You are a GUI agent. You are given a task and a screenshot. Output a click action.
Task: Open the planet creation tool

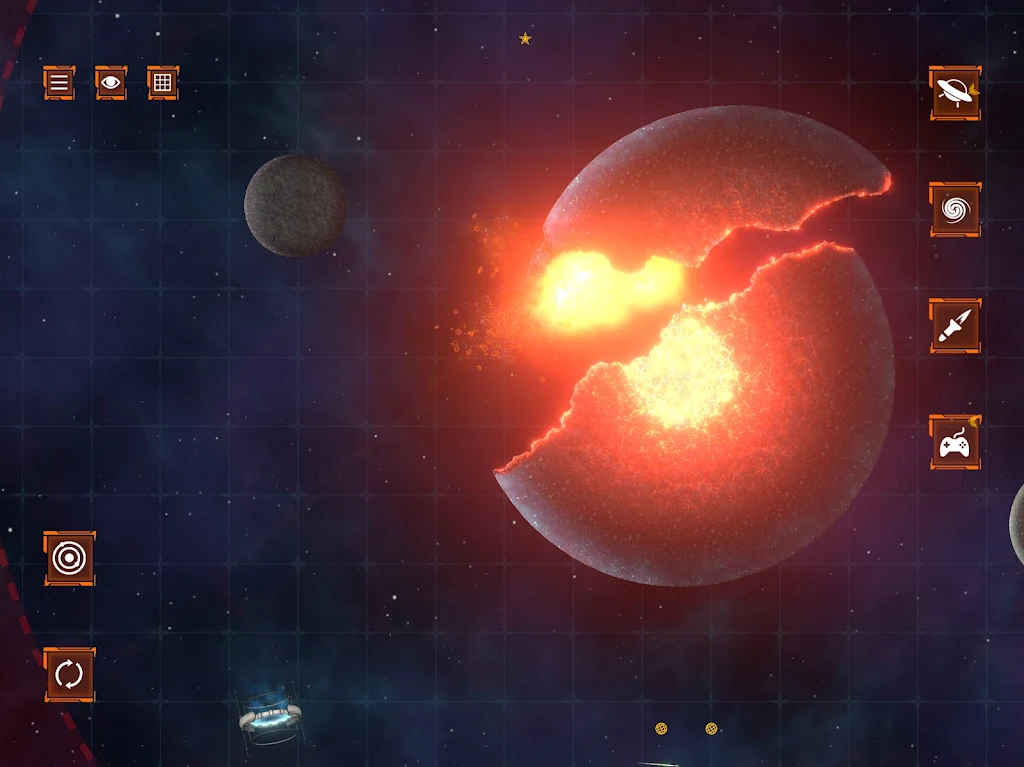pos(955,94)
